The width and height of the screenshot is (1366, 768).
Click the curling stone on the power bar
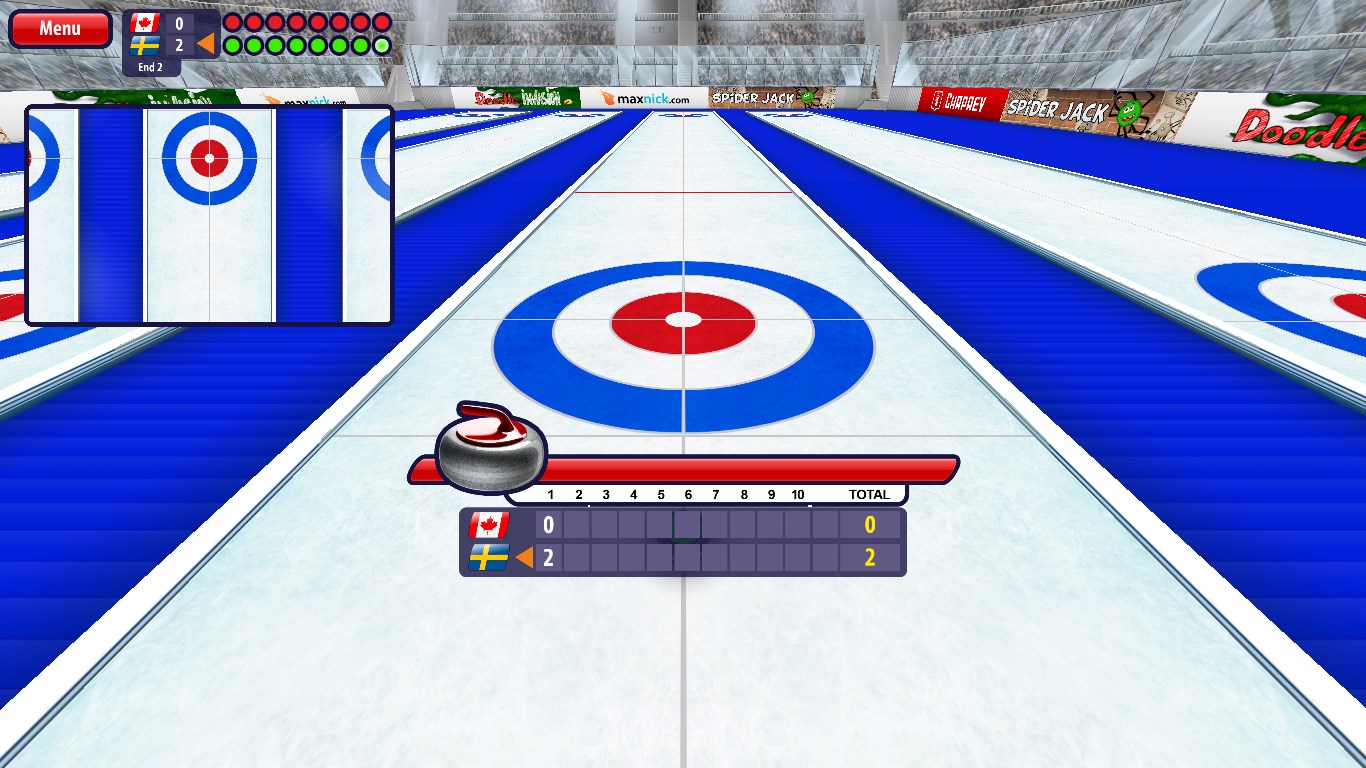pyautogui.click(x=492, y=449)
